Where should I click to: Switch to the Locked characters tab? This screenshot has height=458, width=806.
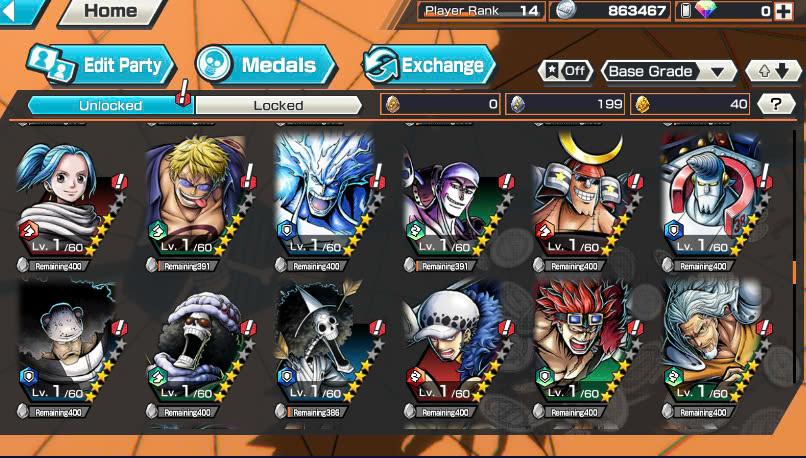[x=278, y=105]
